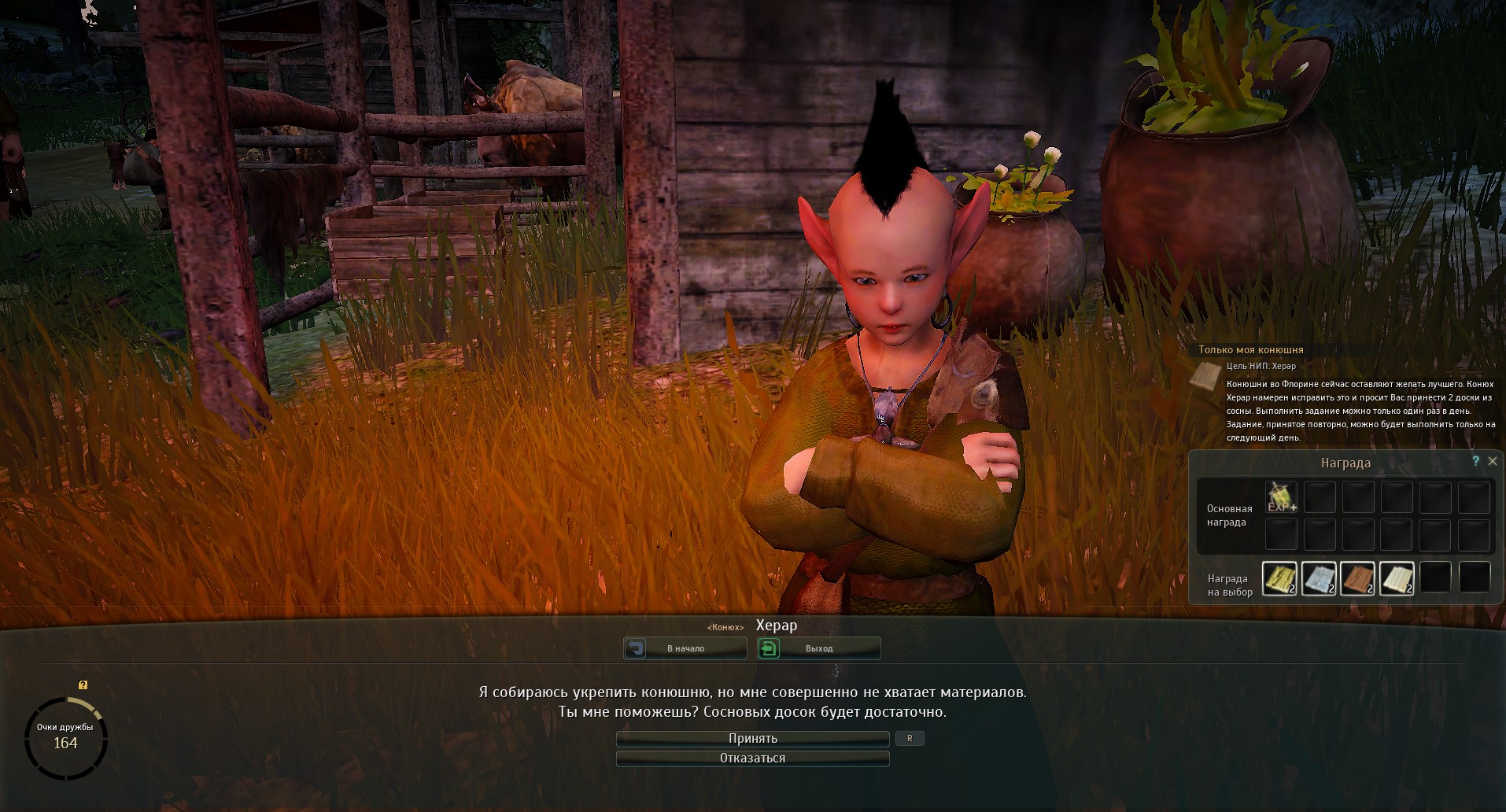Viewport: 1506px width, 812px height.
Task: Decline the quest via Отказаться
Action: 752,758
